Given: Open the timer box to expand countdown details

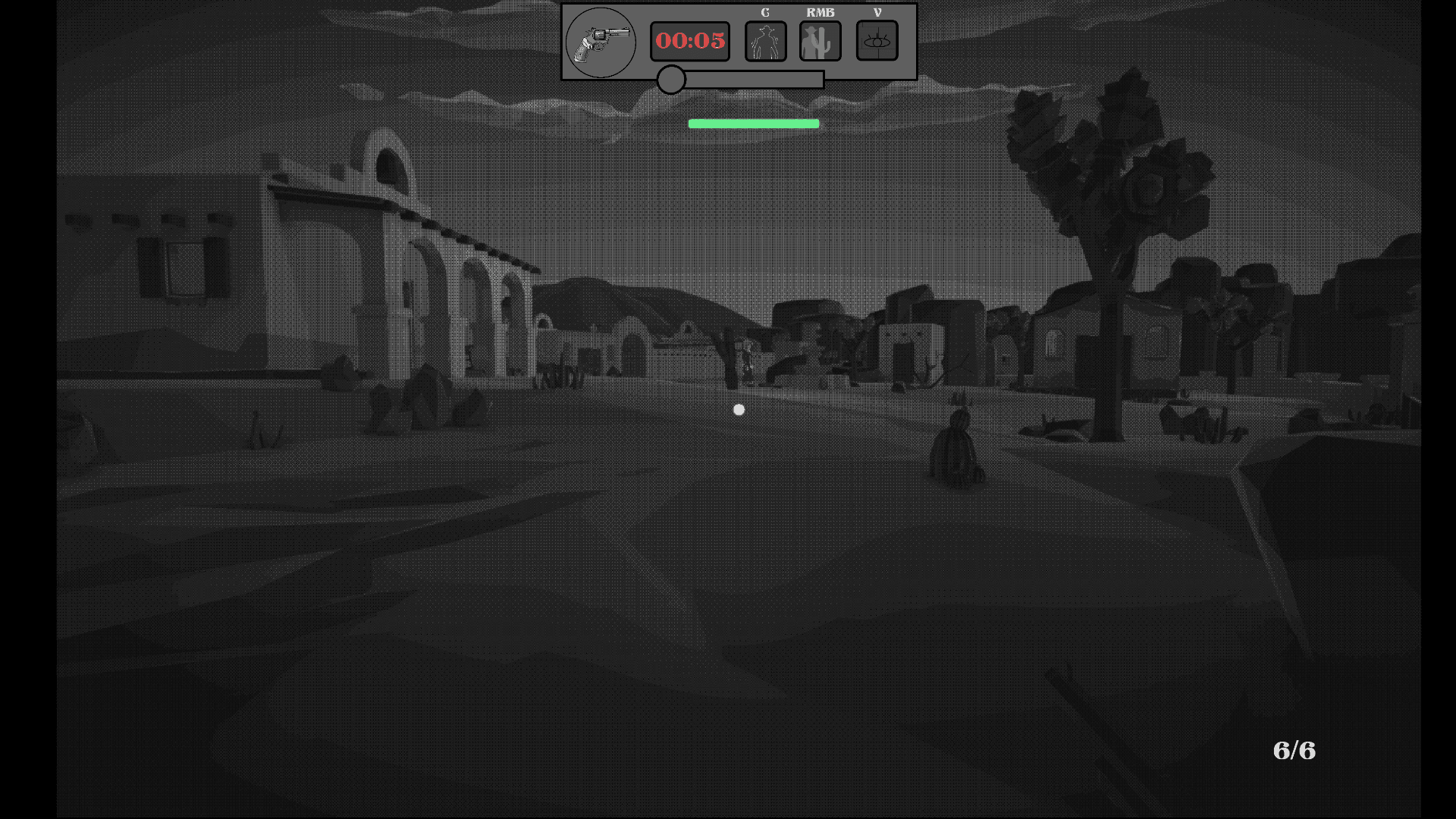Looking at the screenshot, I should point(690,41).
